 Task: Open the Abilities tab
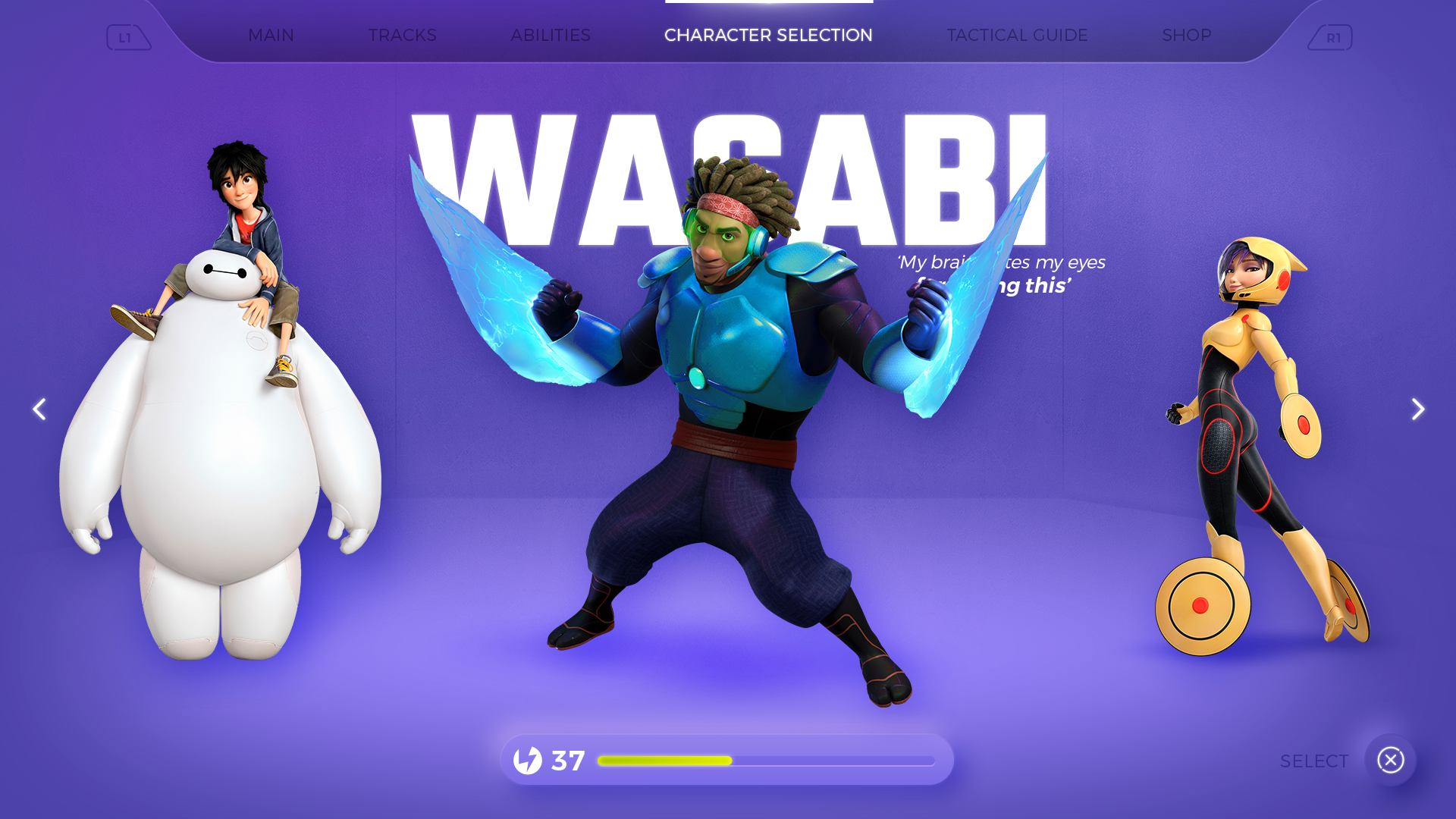click(550, 36)
